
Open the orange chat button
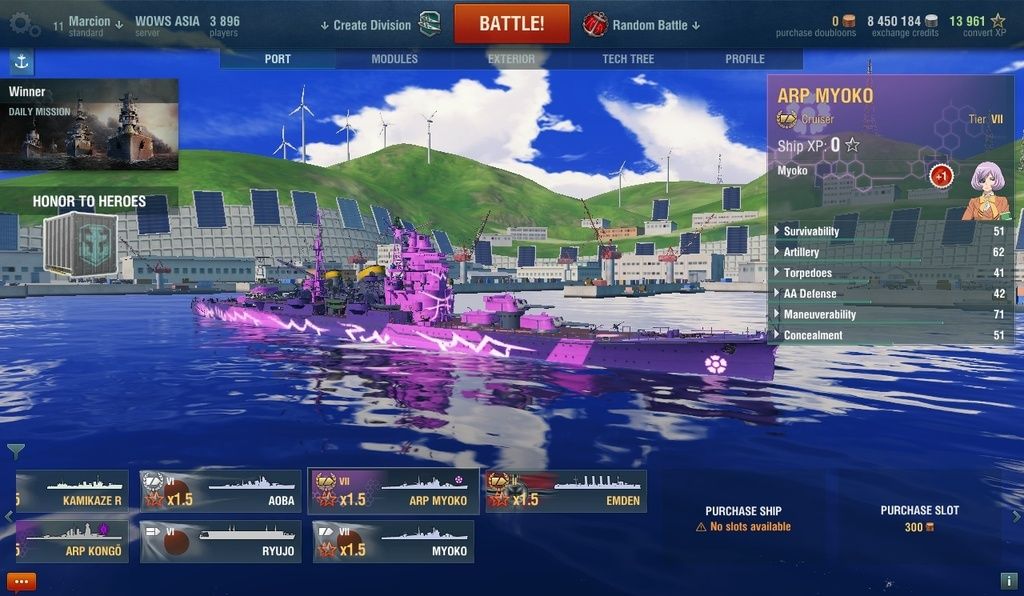[x=21, y=581]
